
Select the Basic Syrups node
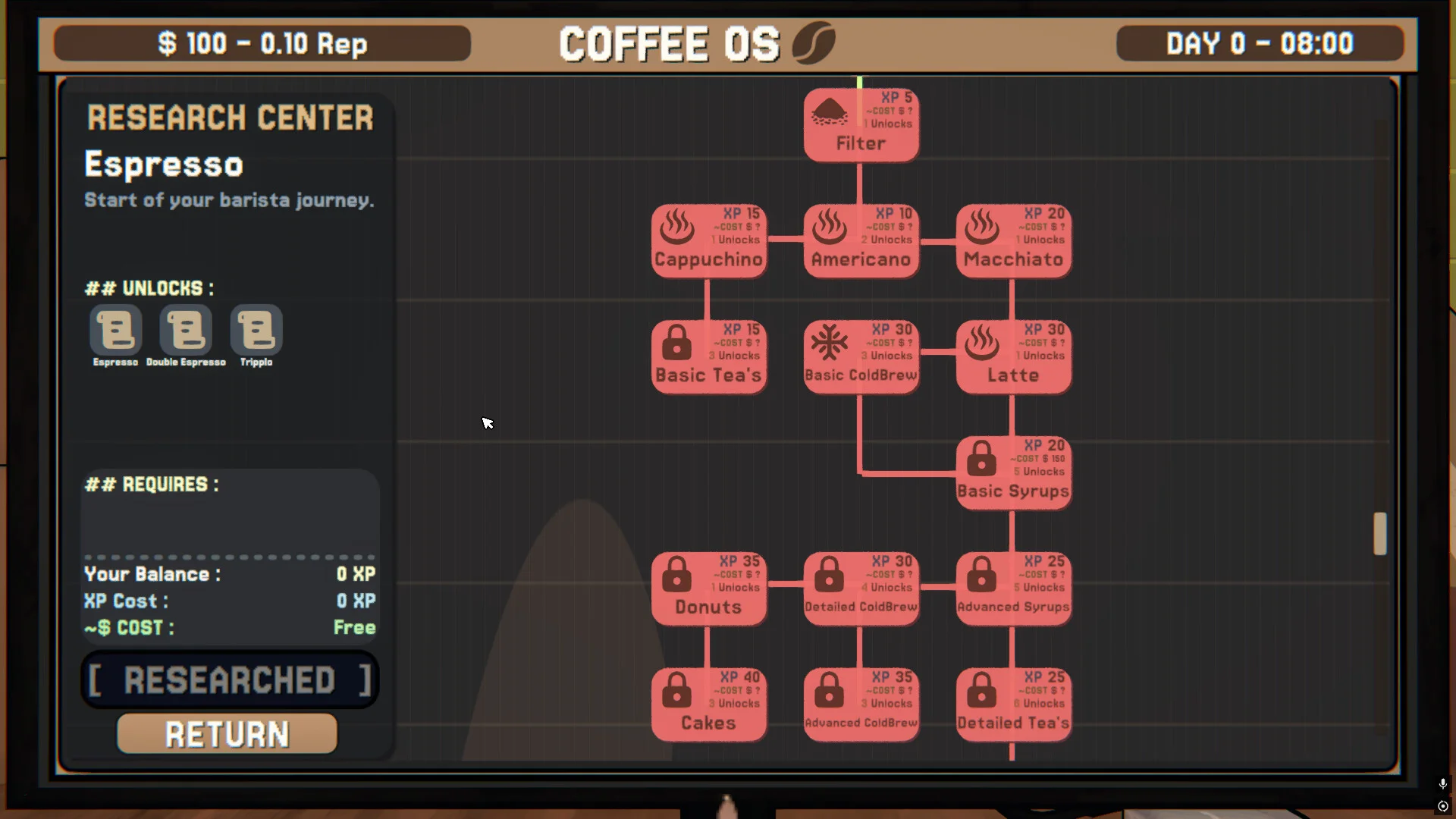[1013, 473]
